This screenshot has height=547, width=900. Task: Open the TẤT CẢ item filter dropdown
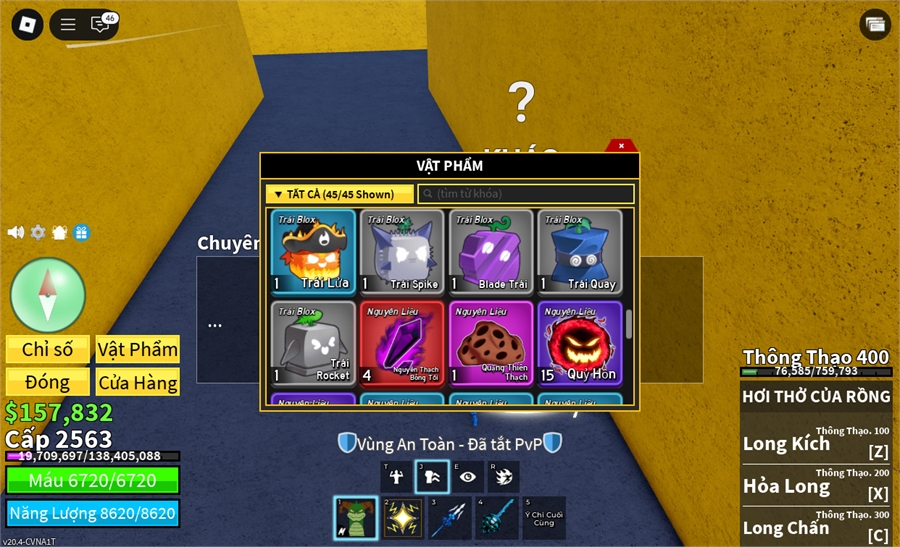pos(339,194)
